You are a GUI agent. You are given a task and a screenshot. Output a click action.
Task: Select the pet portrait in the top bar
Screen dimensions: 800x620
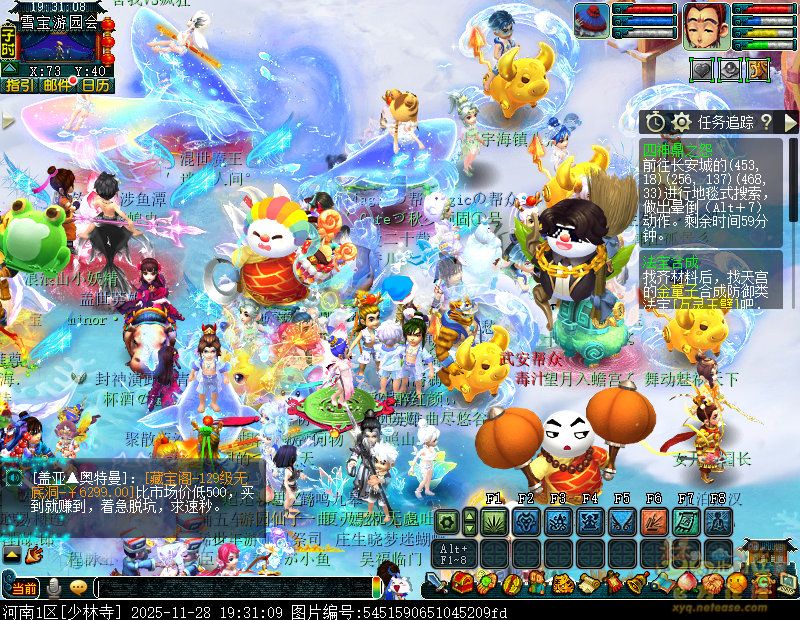click(x=592, y=20)
